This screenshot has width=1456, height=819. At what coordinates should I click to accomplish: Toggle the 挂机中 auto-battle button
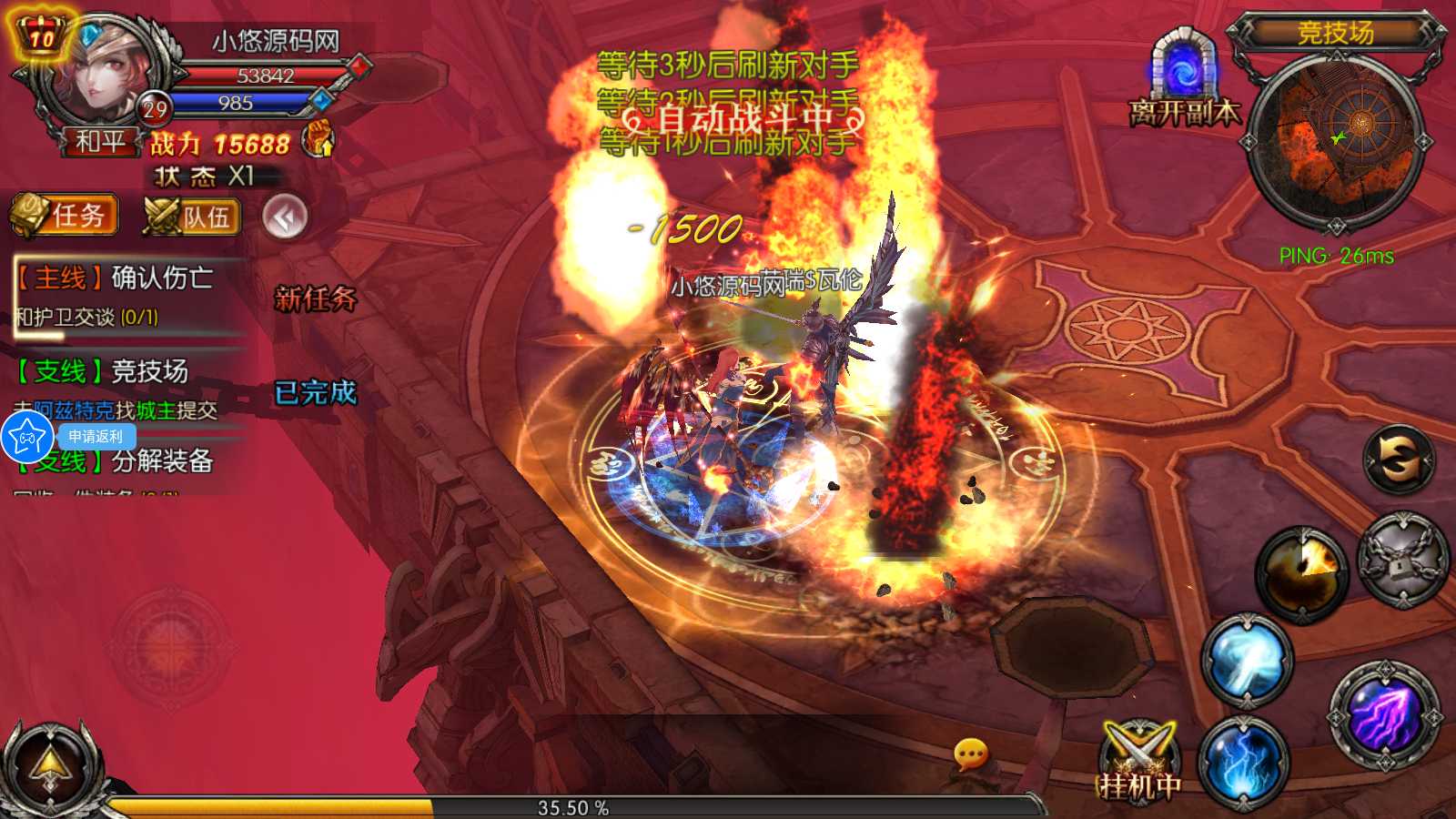(1138, 764)
